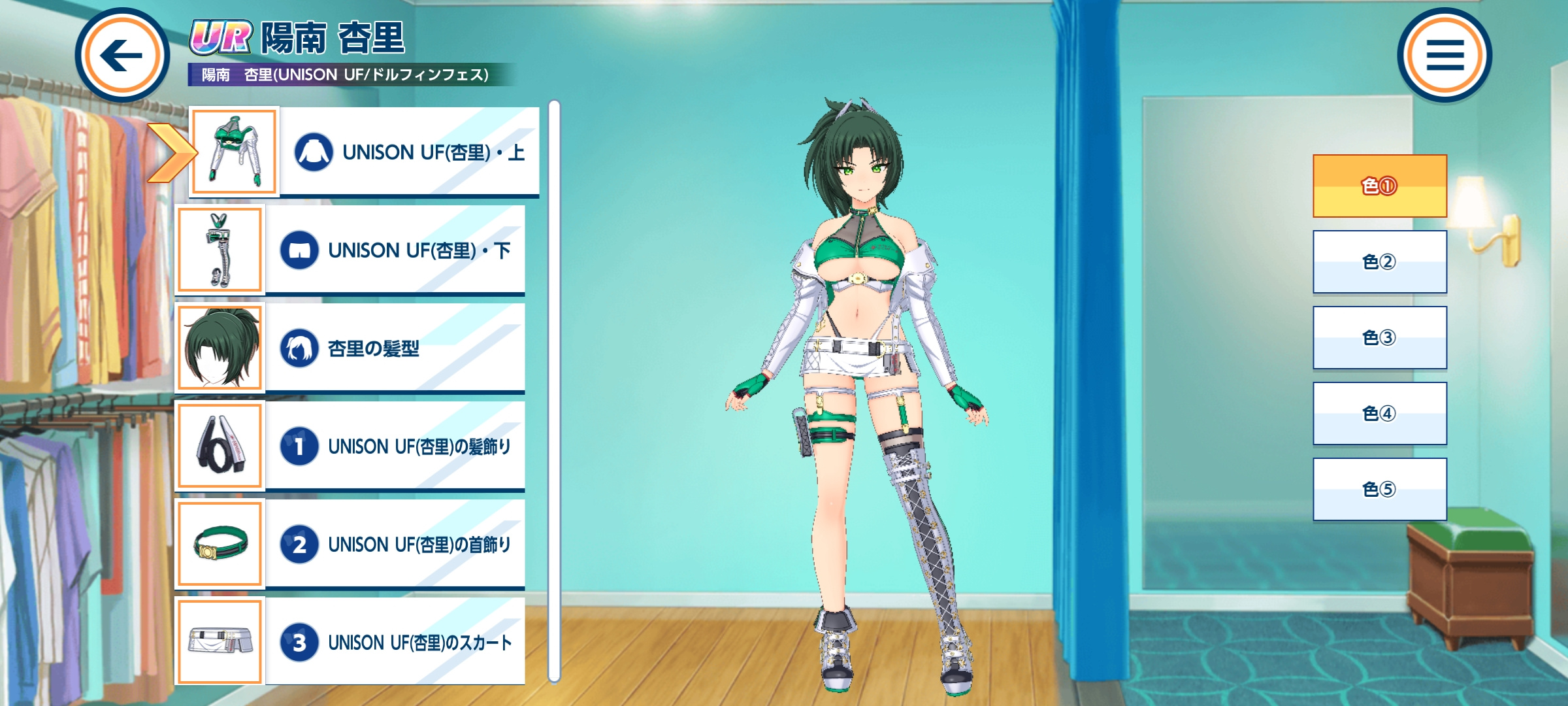Viewport: 1568px width, 706px height.
Task: Click the hairstyle preview thumbnail
Action: coord(220,348)
